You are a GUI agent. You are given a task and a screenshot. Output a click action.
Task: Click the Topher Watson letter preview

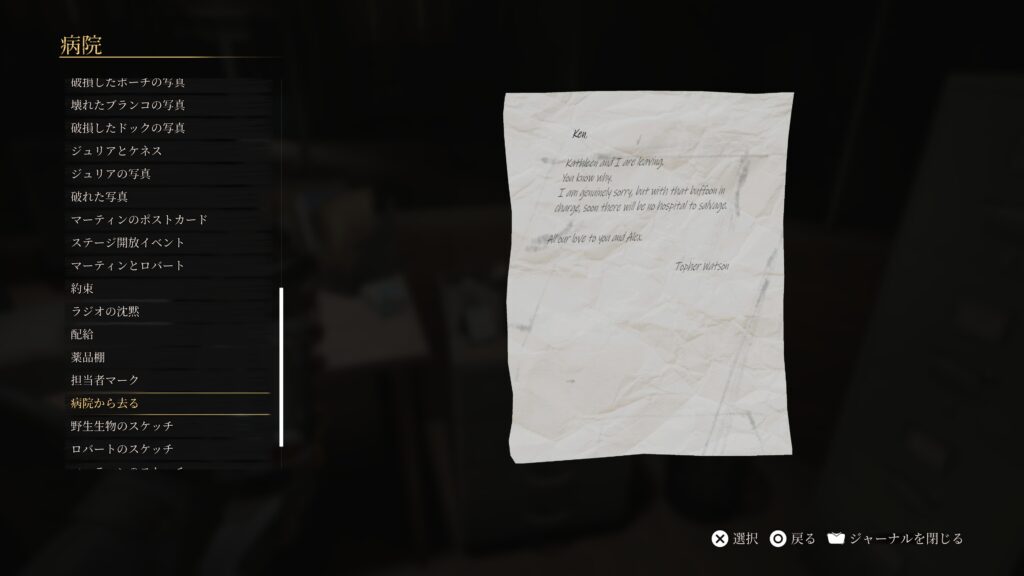click(x=648, y=278)
